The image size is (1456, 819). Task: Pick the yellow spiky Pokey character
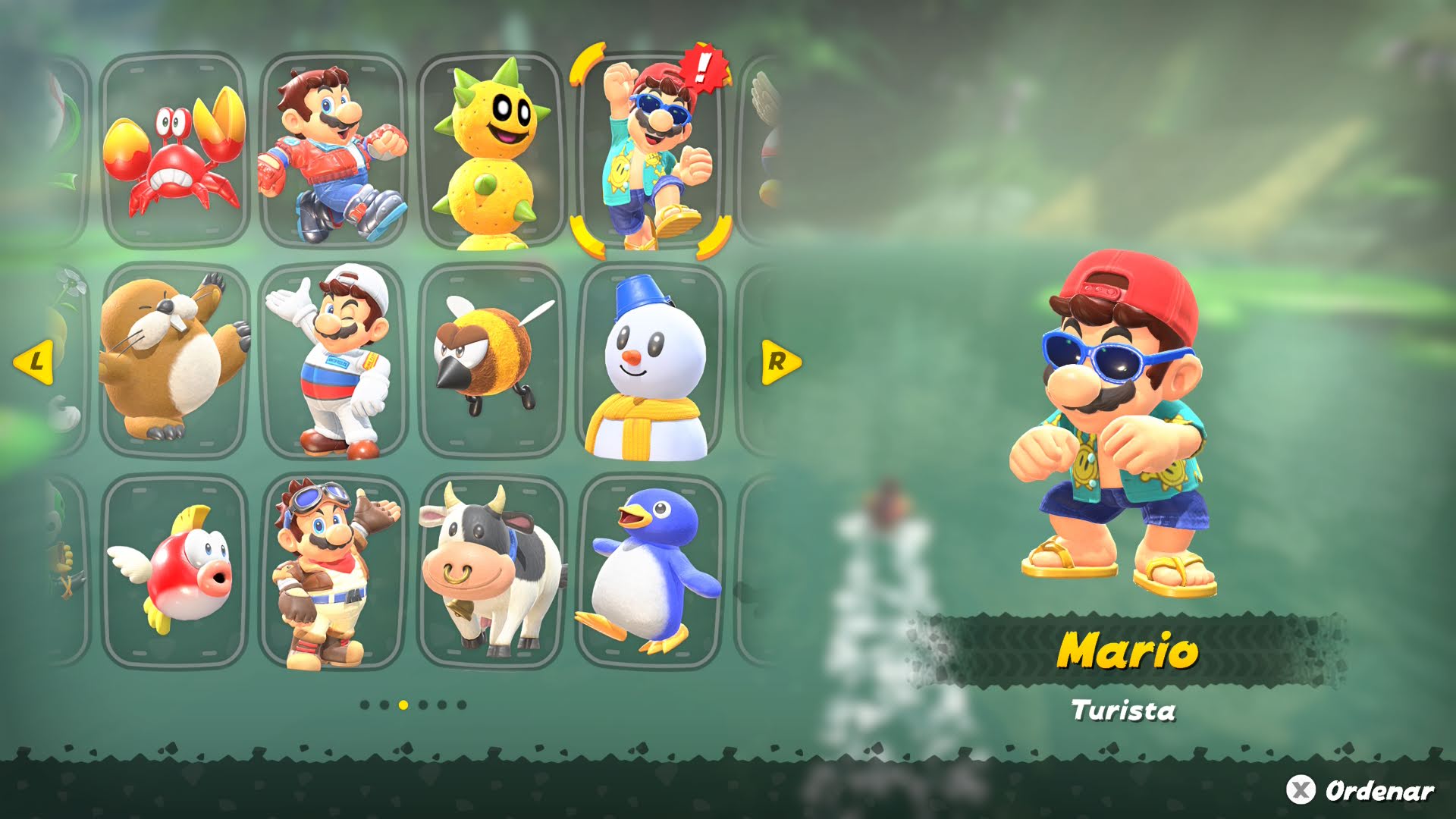pos(491,152)
